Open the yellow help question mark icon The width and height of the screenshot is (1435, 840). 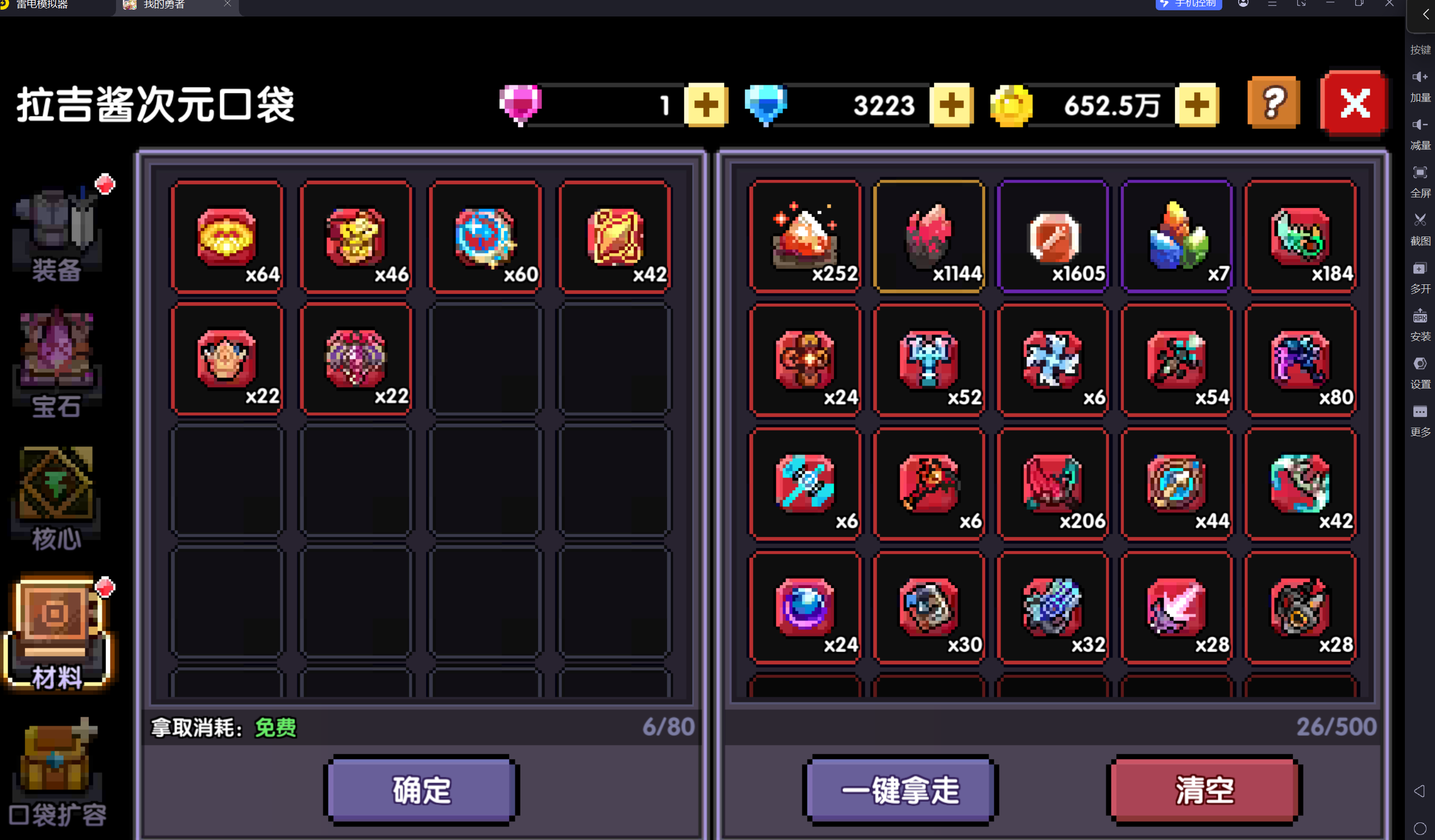tap(1274, 104)
